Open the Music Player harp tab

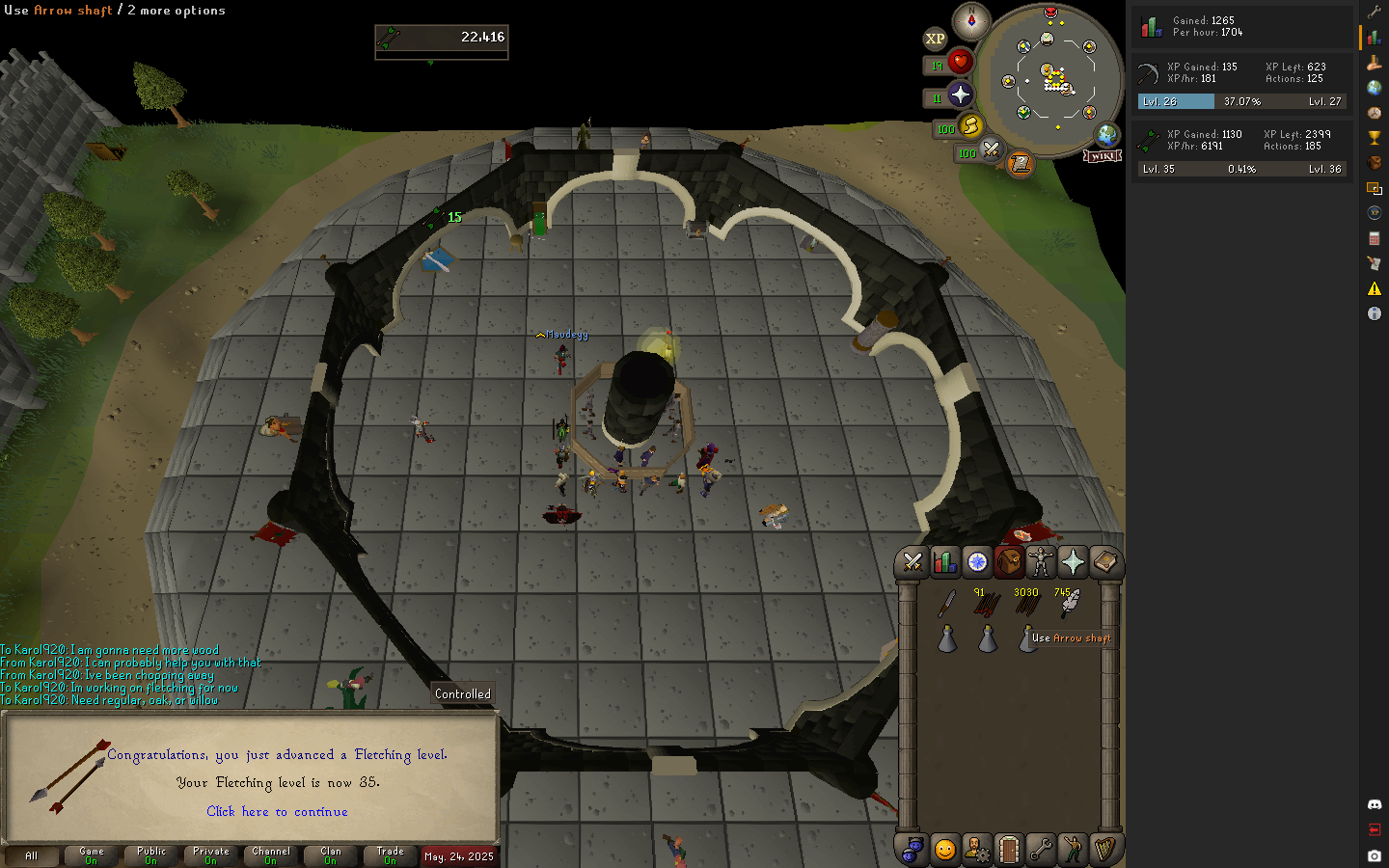coord(1105,850)
